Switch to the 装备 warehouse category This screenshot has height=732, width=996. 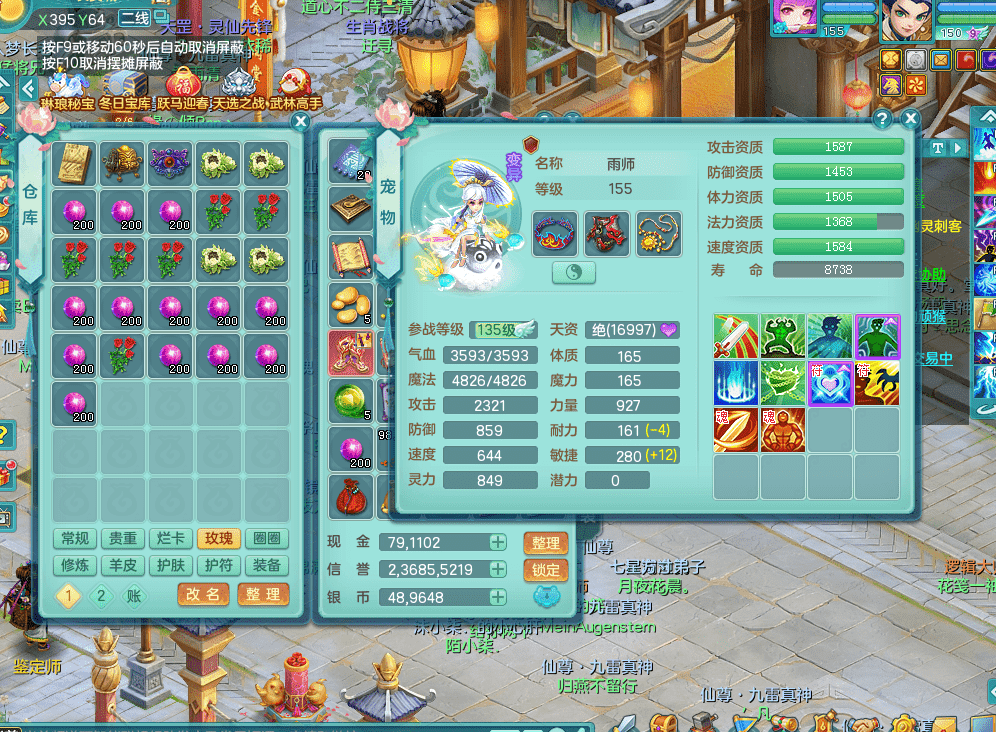tap(267, 565)
